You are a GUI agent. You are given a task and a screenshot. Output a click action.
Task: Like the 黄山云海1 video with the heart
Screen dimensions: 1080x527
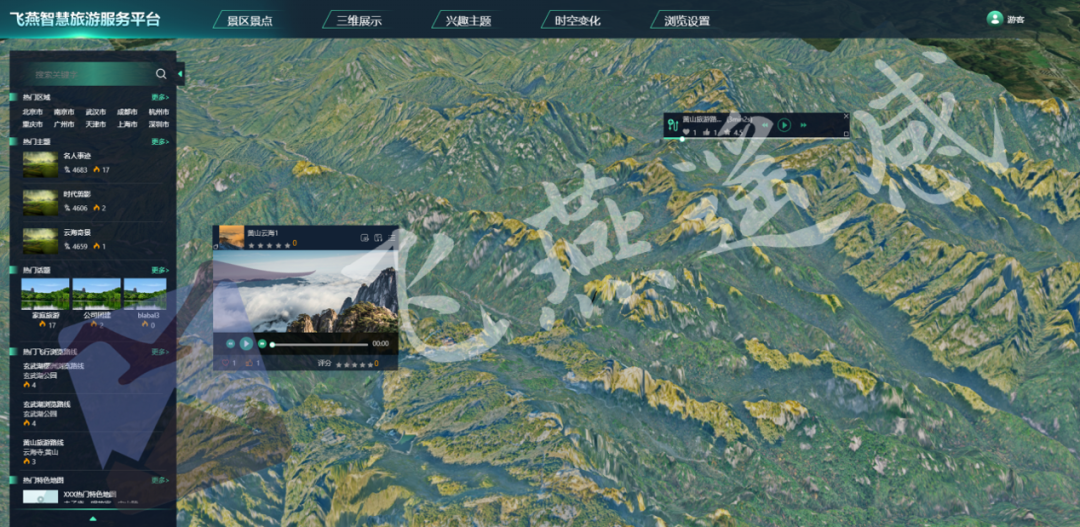(225, 364)
